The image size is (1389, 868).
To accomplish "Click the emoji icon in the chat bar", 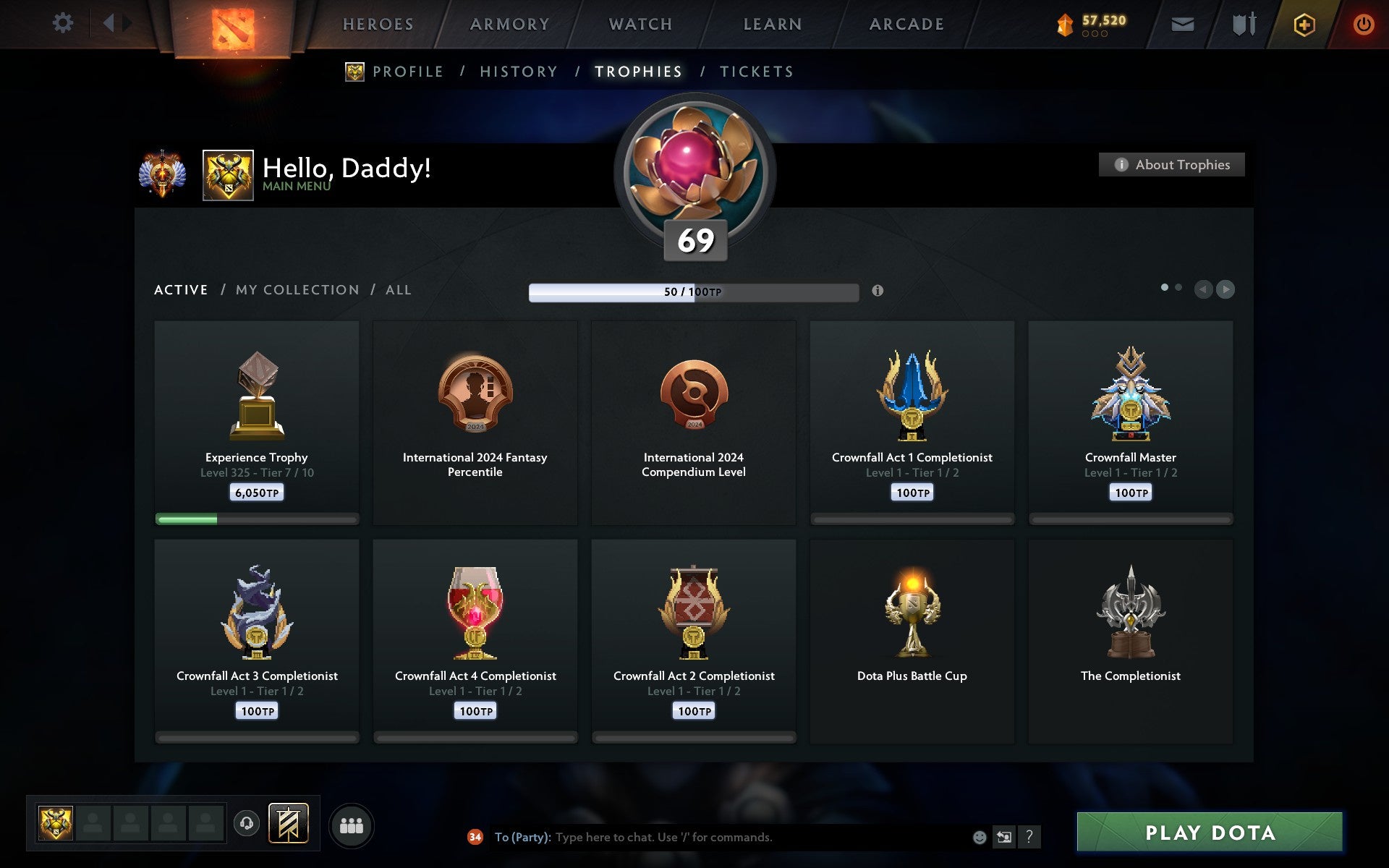I will pos(980,838).
